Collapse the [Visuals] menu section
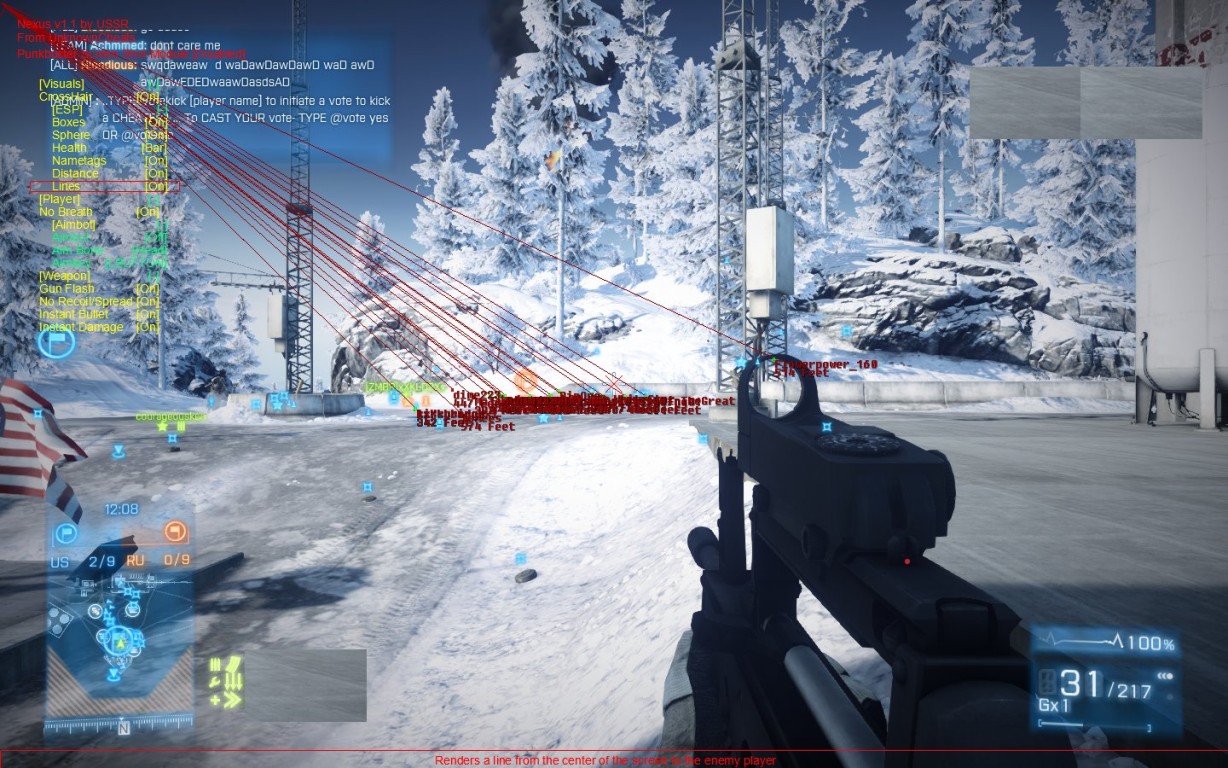This screenshot has height=768, width=1228. coord(62,84)
